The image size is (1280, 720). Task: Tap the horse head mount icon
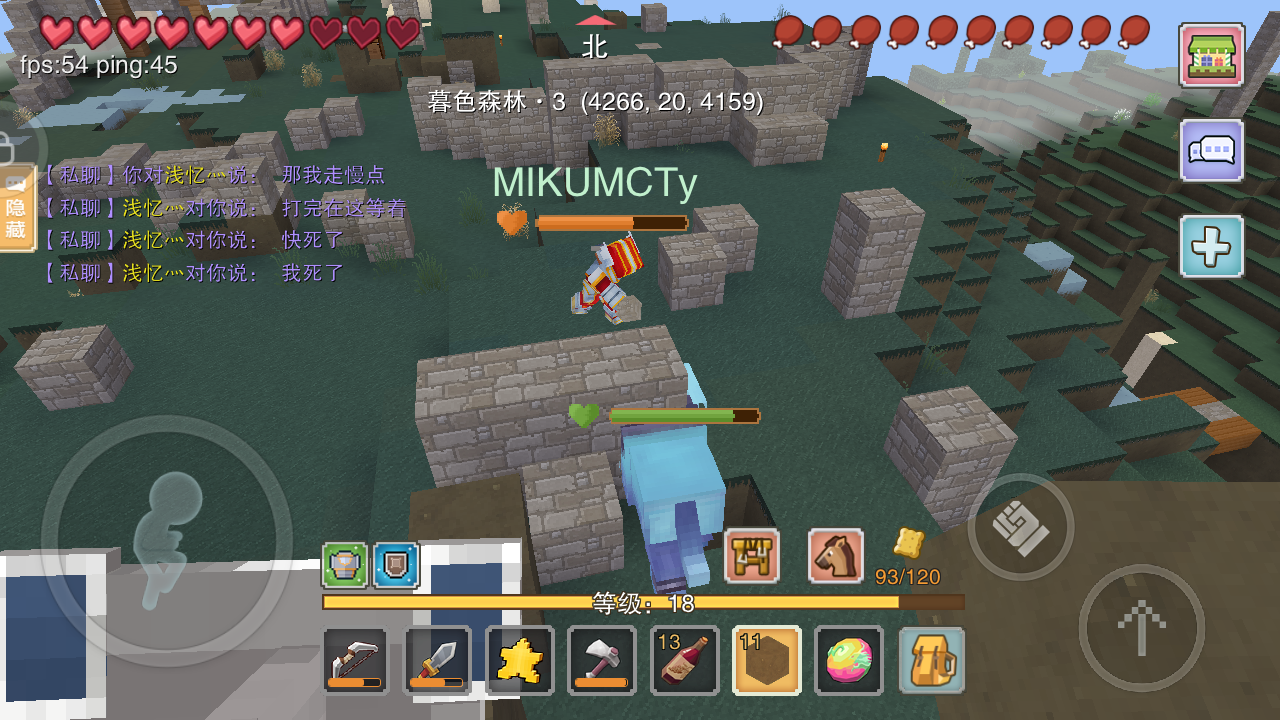point(835,556)
